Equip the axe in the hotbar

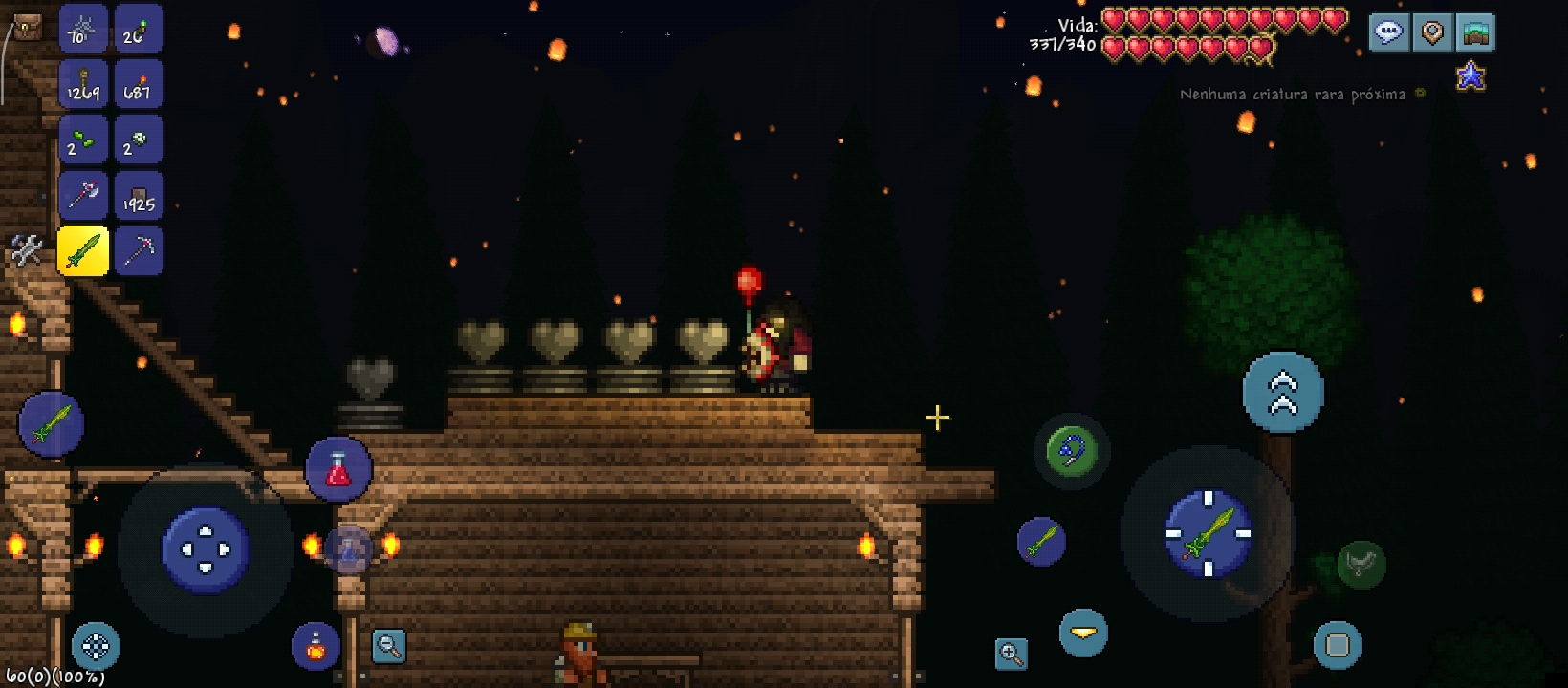82,196
